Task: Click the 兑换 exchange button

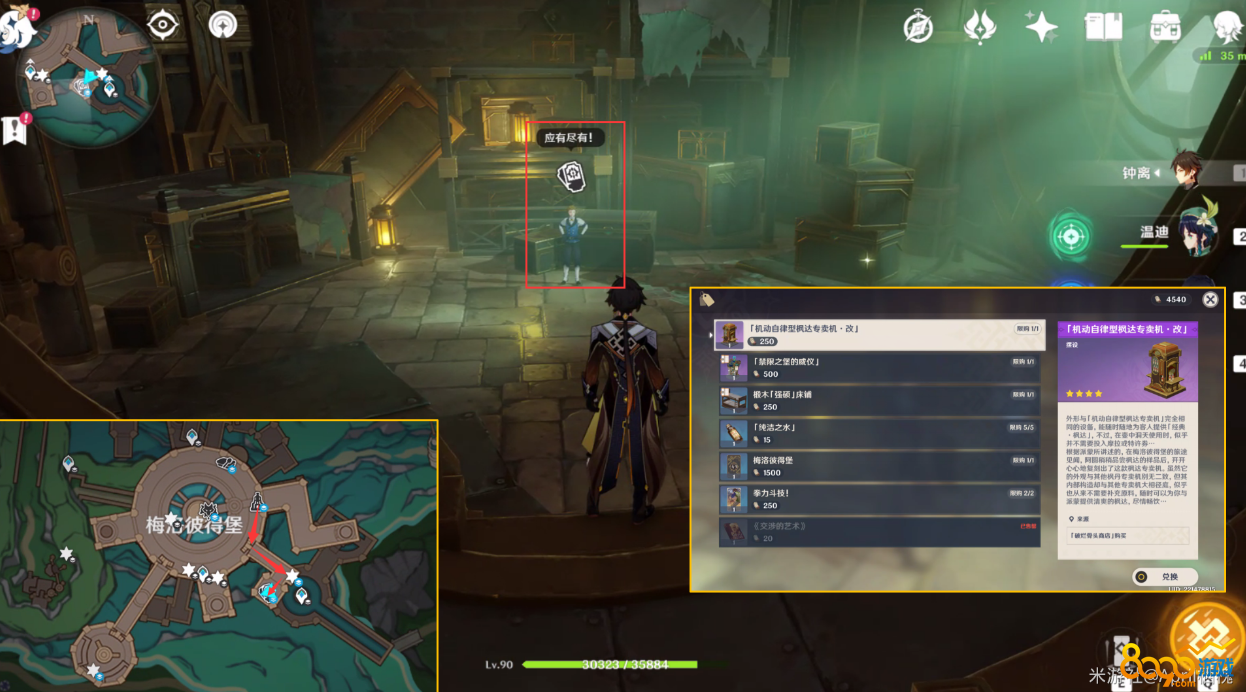Action: [x=1165, y=577]
